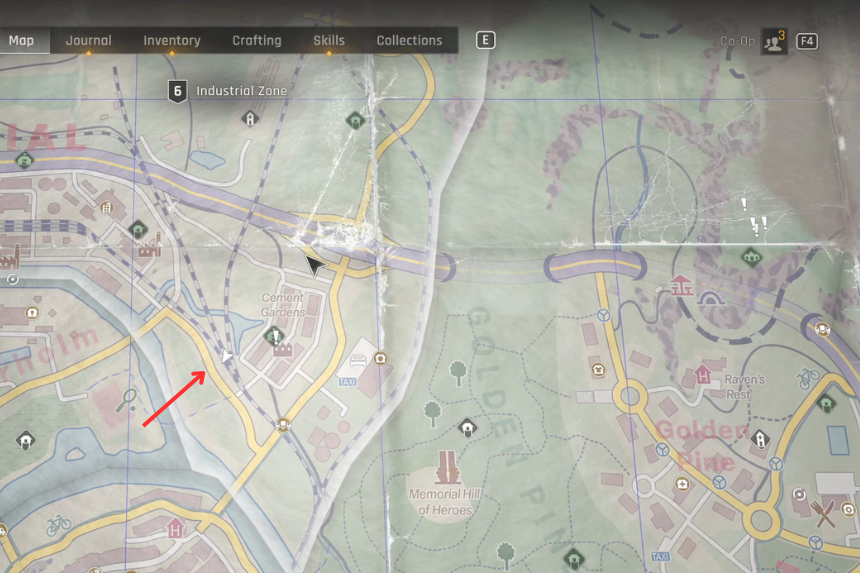The image size is (860, 573).
Task: Select the red pagoda gate marker
Action: (682, 287)
